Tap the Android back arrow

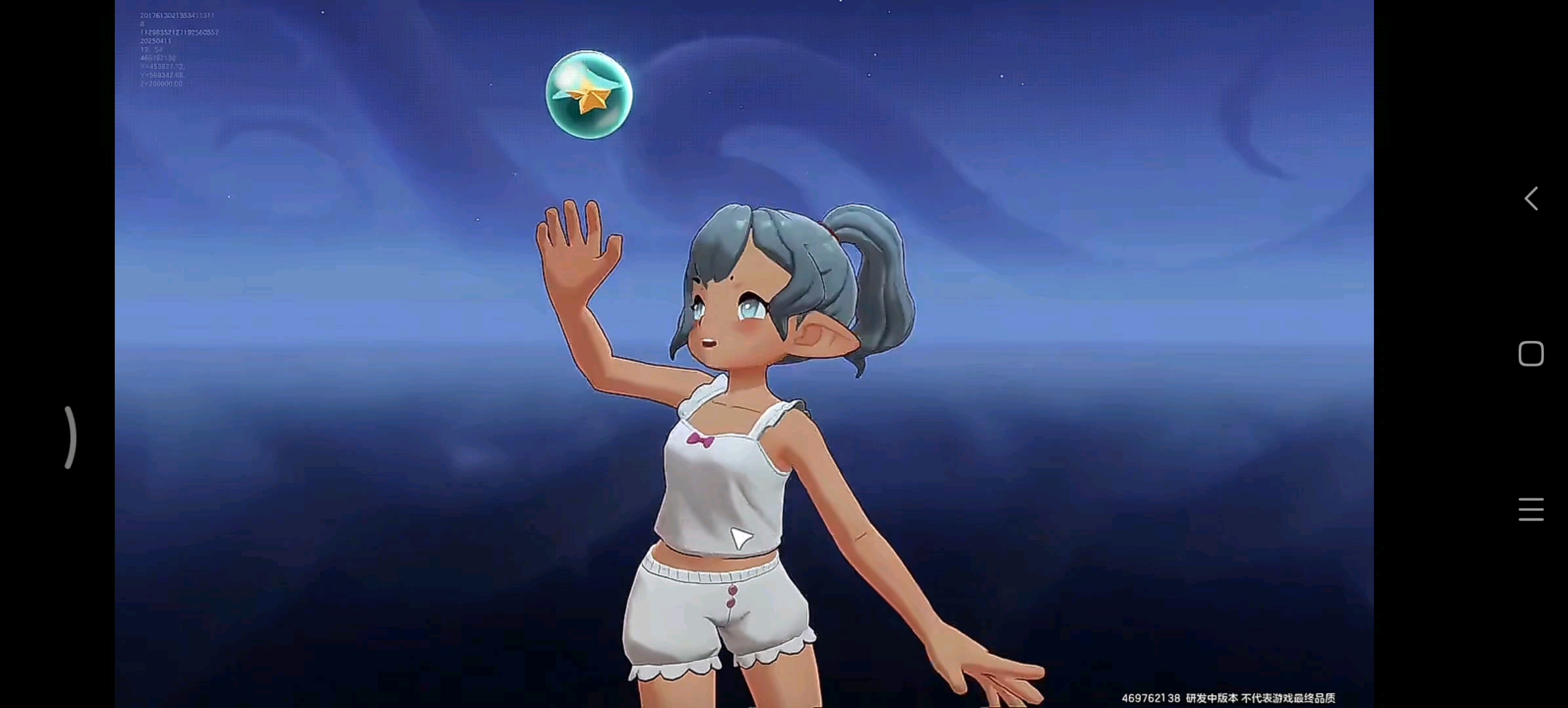point(1531,198)
